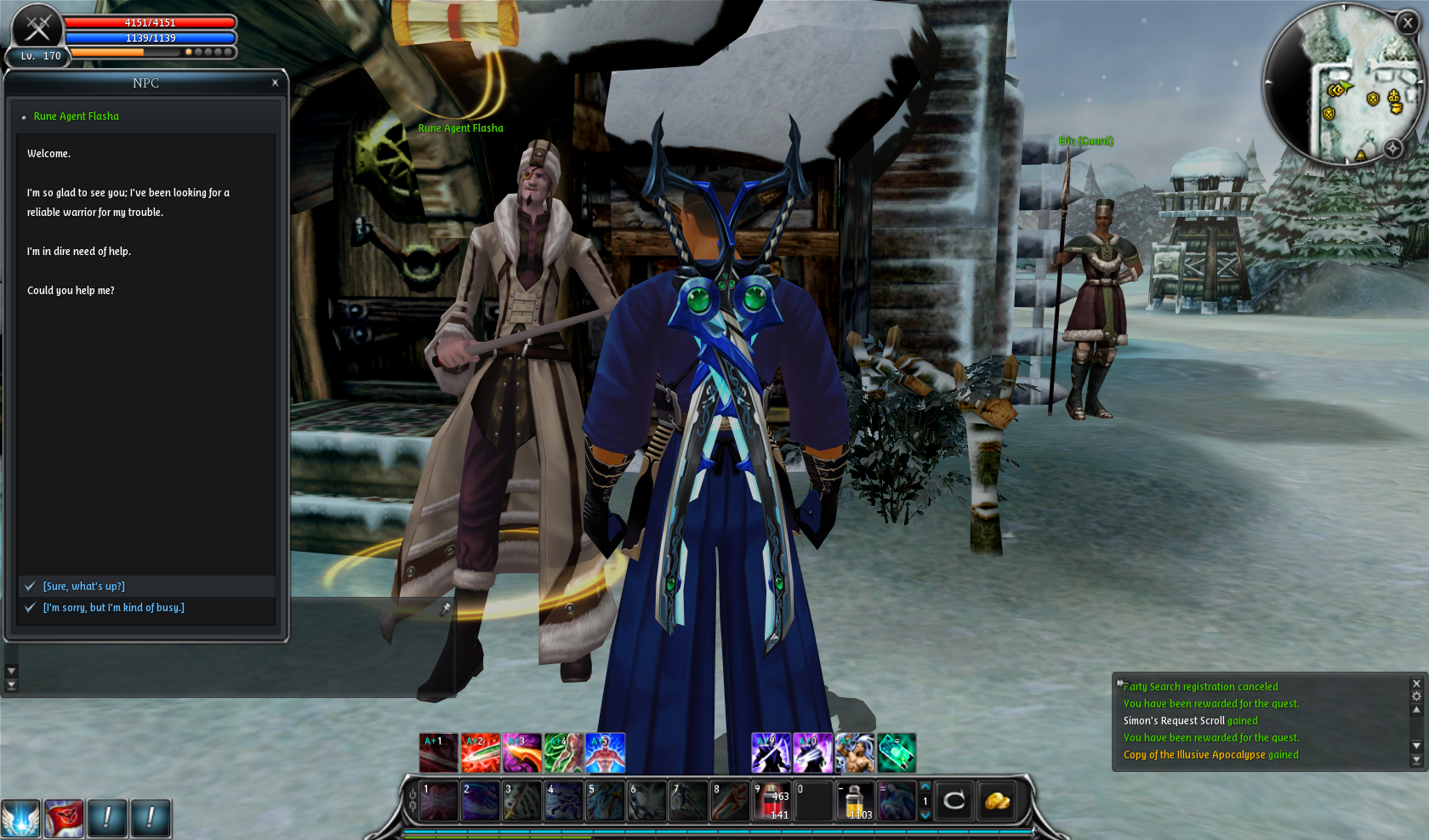The height and width of the screenshot is (840, 1429).
Task: Activate the running figure skill in slot 8
Action: pos(731,802)
